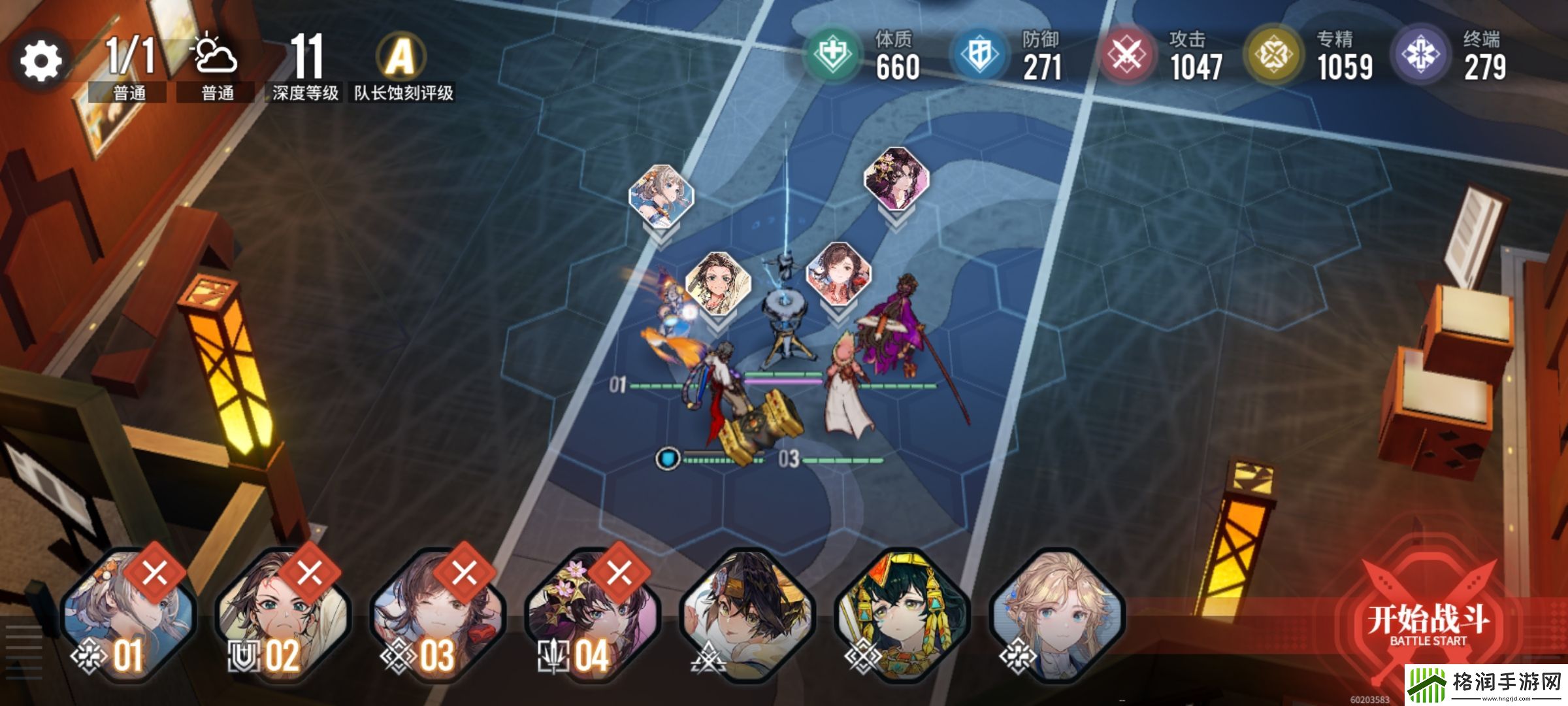The width and height of the screenshot is (1568, 706).
Task: Open the gear settings menu
Action: click(x=41, y=61)
